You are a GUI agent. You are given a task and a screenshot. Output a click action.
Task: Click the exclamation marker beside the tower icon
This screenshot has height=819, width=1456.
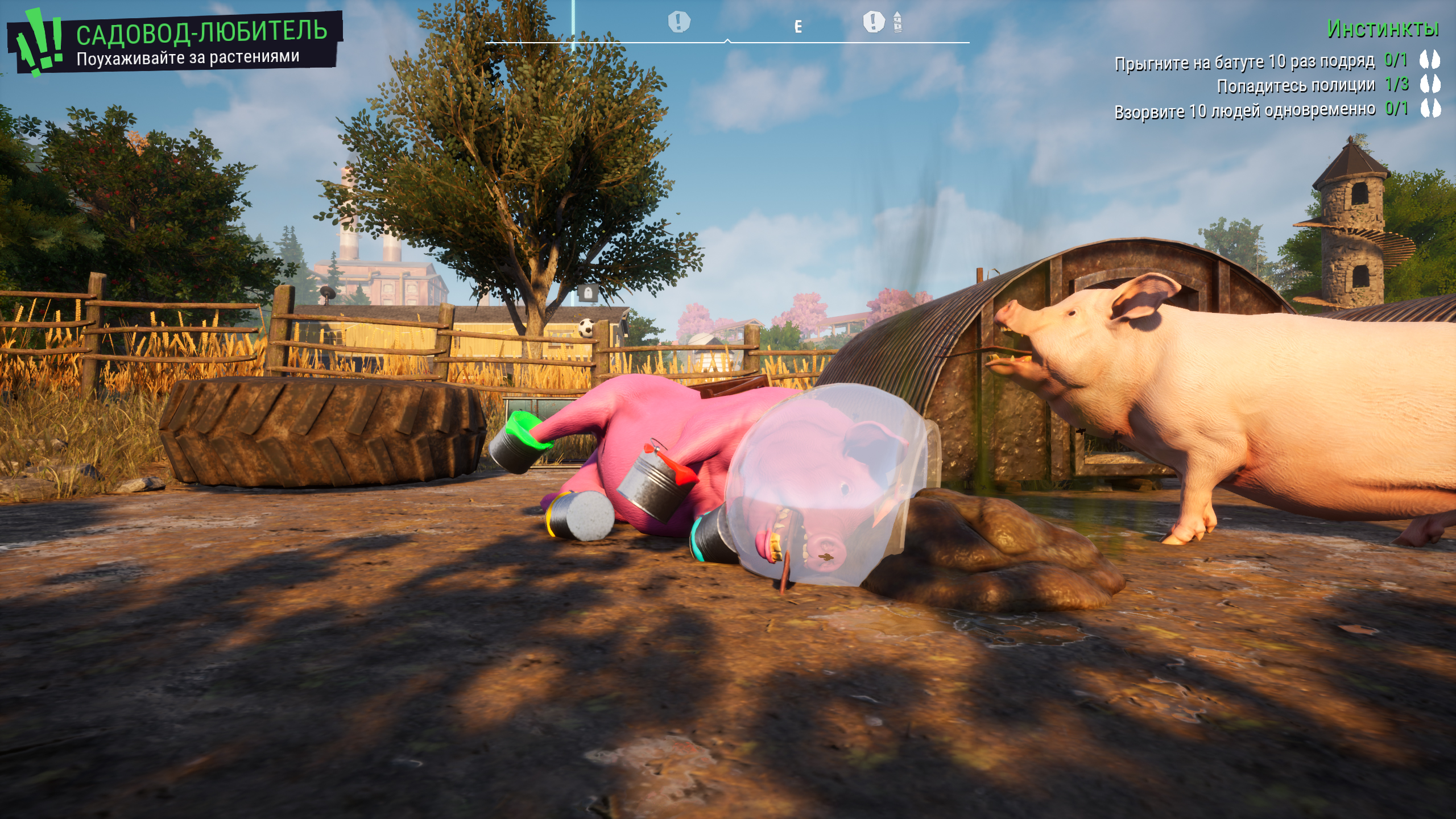click(x=874, y=22)
